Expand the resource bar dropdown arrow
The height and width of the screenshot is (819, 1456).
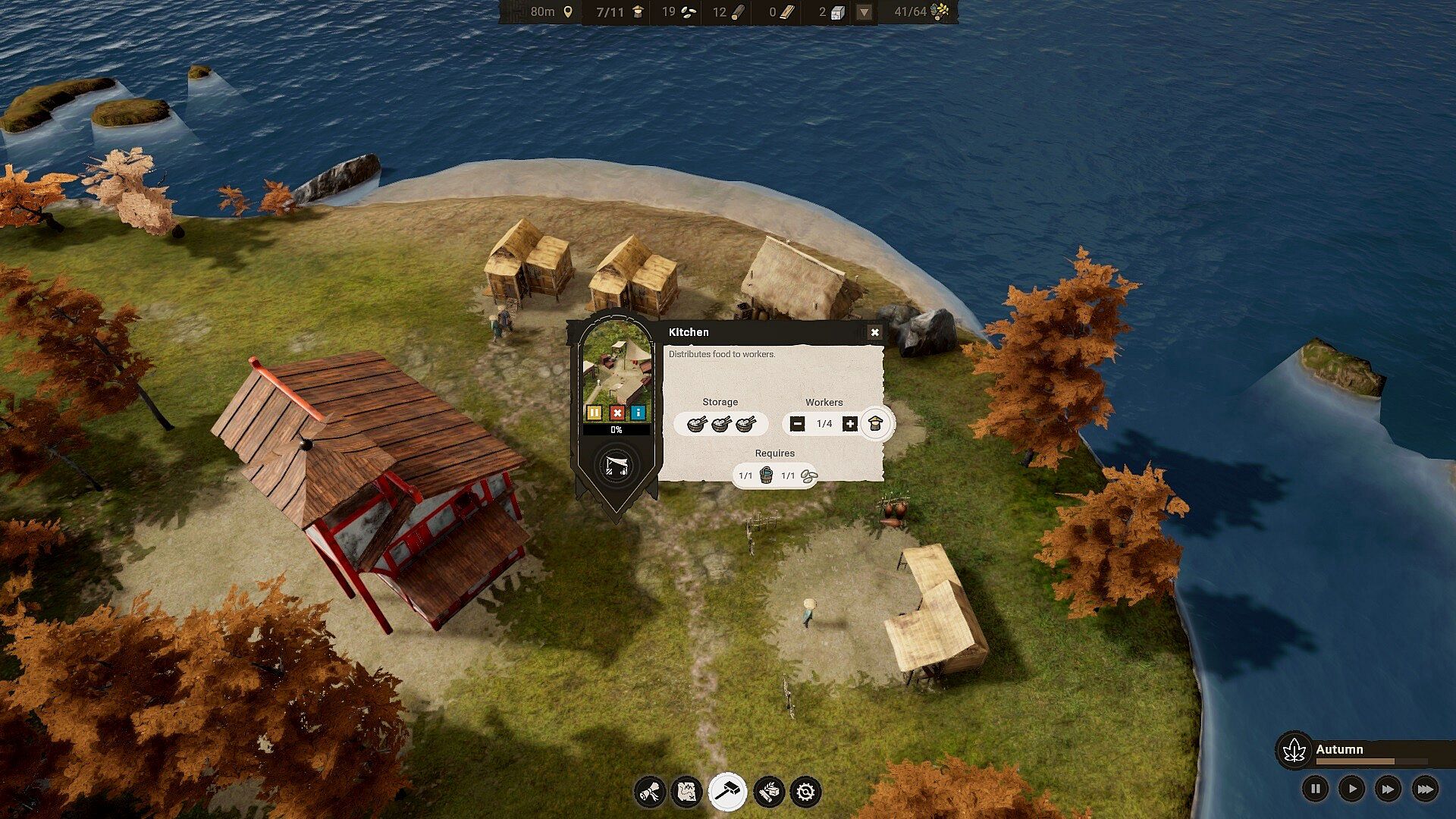pos(864,12)
